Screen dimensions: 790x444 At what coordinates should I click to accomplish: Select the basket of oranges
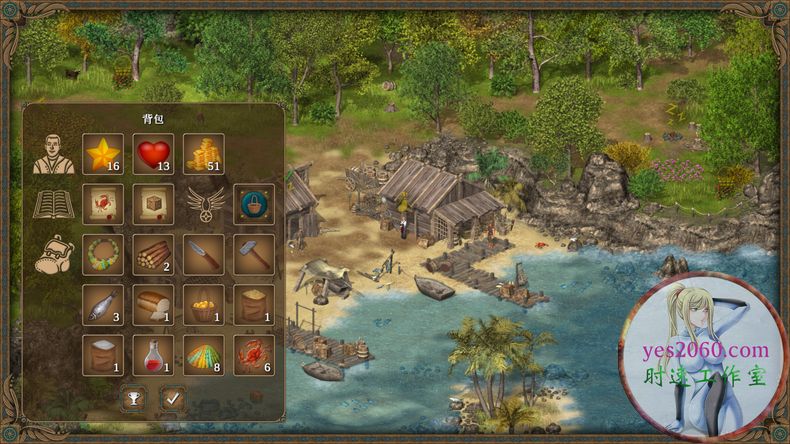[x=204, y=304]
